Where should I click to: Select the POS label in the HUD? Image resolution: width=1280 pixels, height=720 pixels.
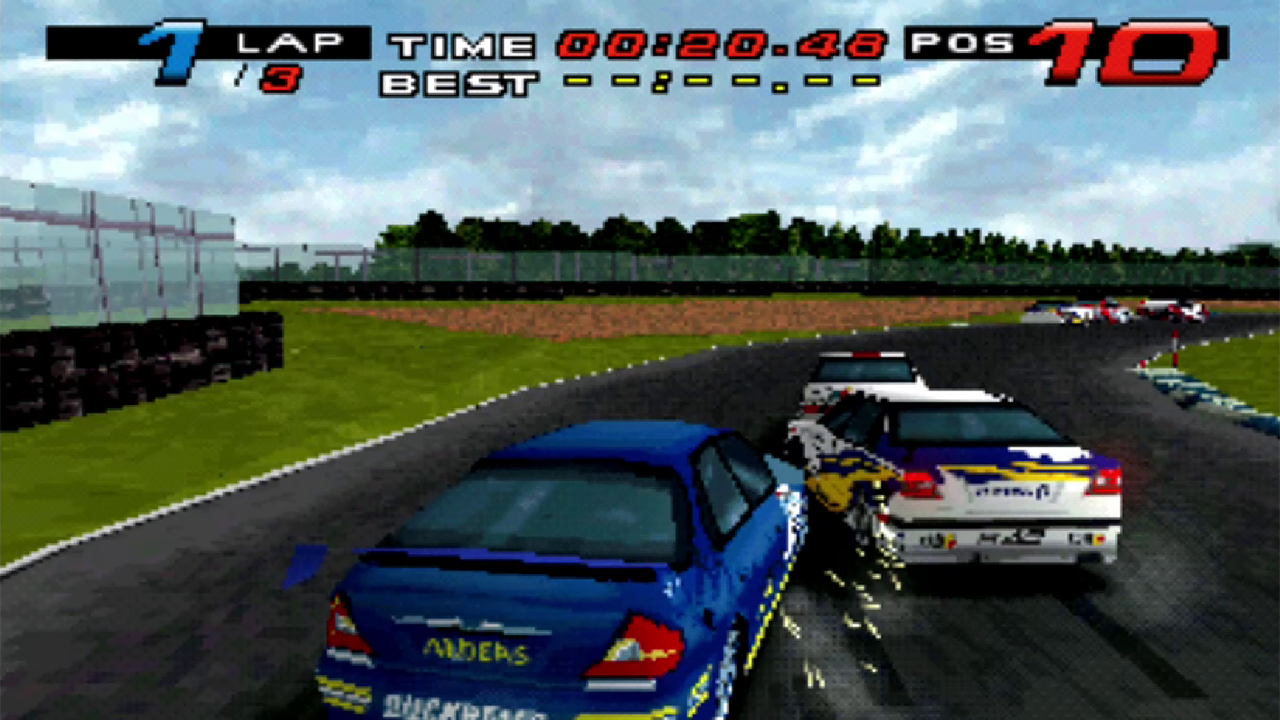[964, 42]
